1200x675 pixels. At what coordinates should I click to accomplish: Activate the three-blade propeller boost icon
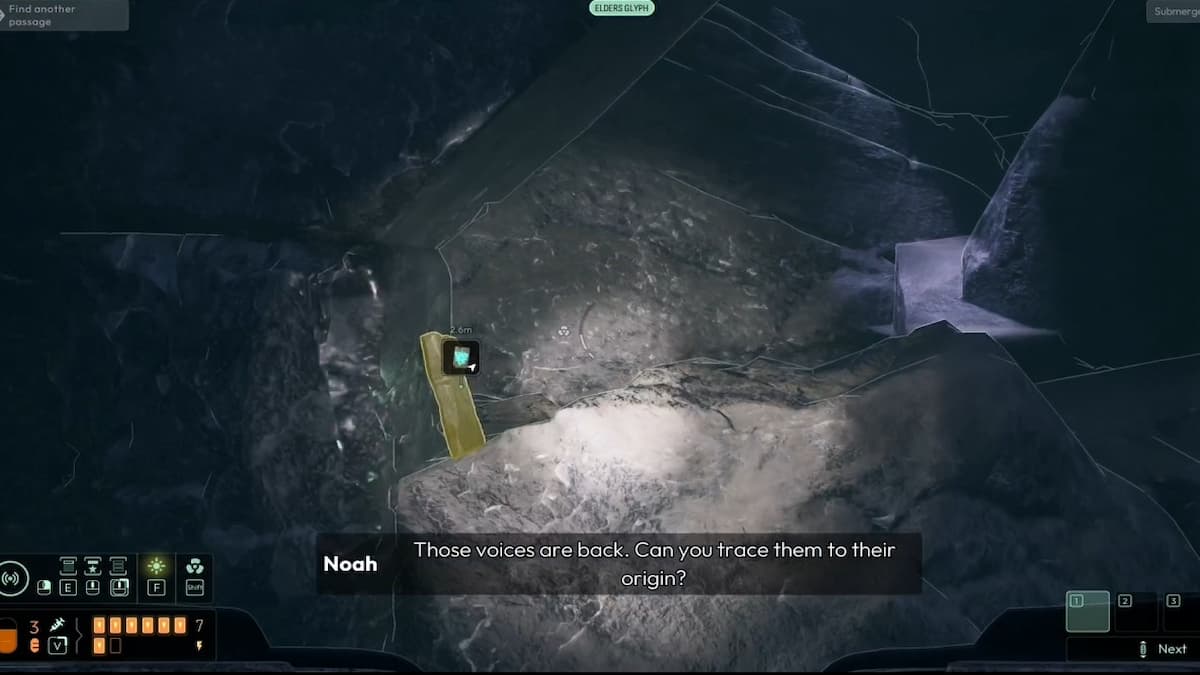pyautogui.click(x=194, y=567)
